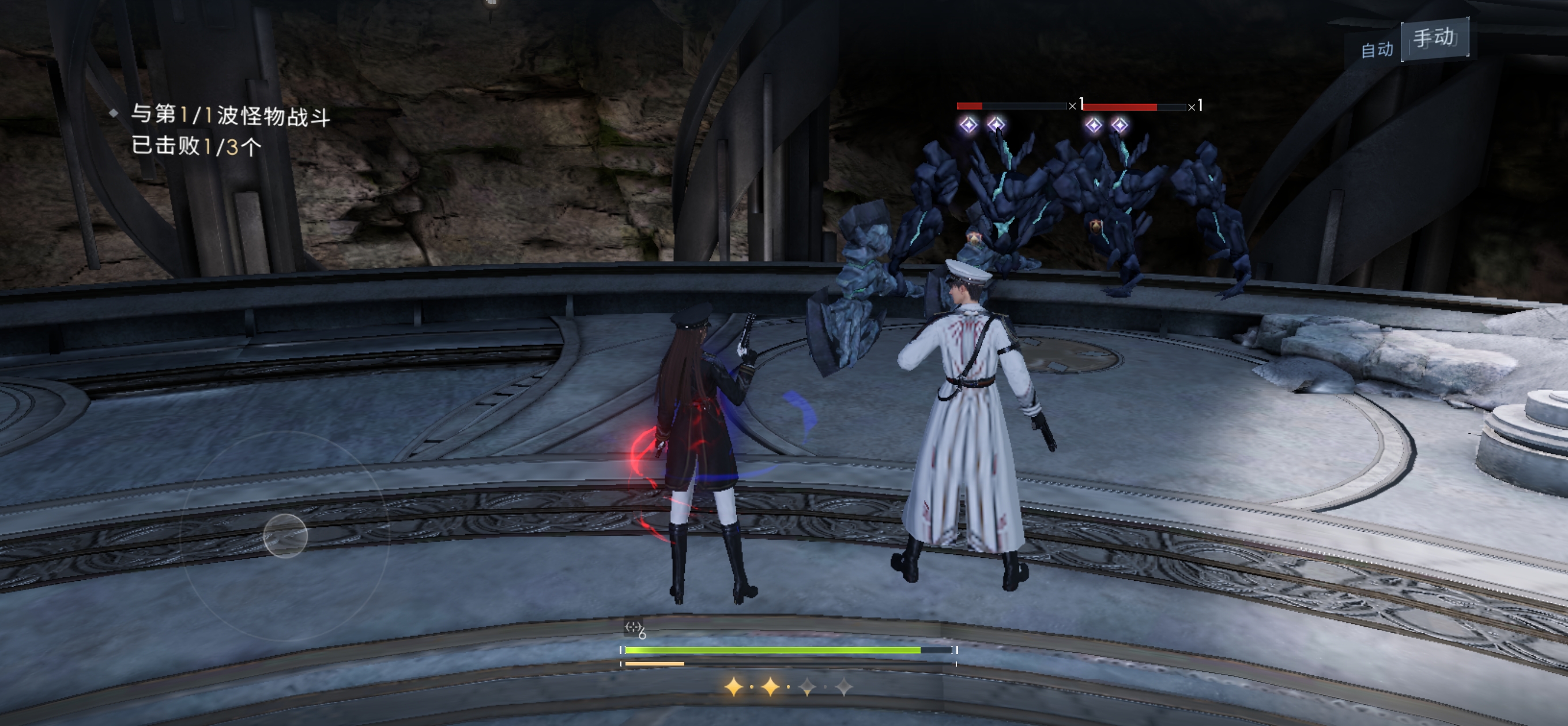Open the monster wave objective tracker
Screen dimensions: 1568x726
(229, 130)
